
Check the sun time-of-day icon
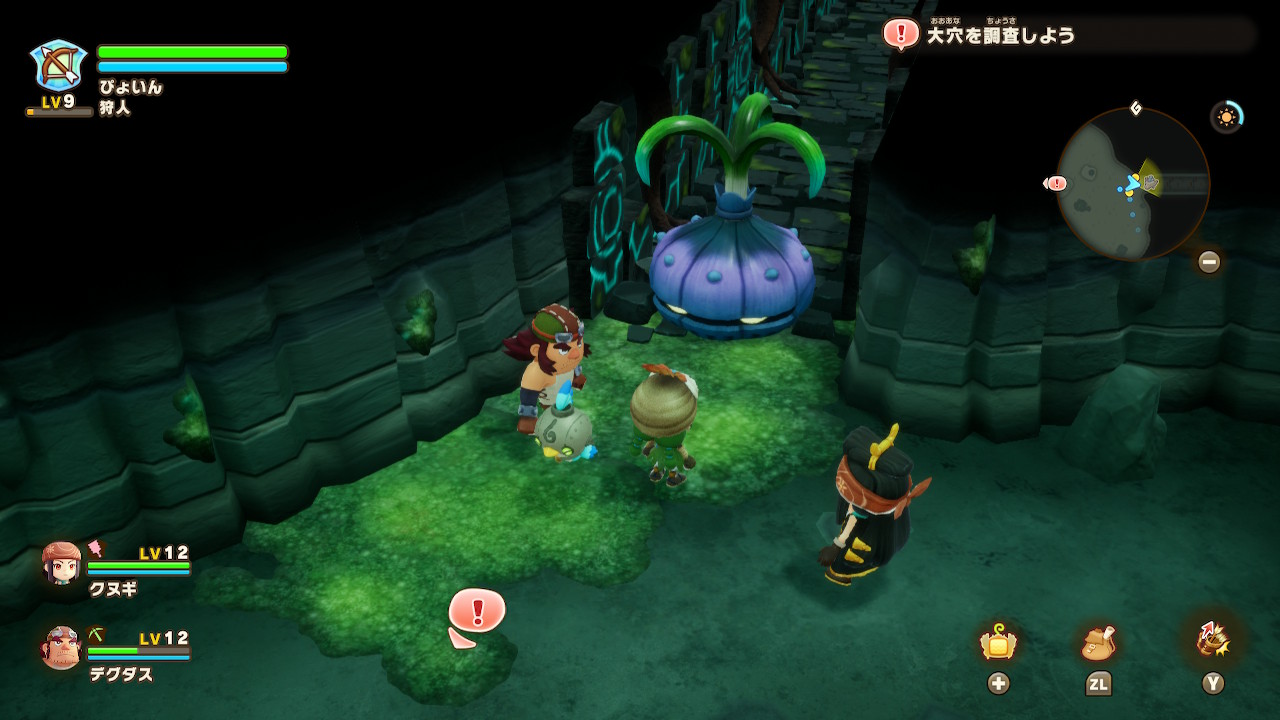click(x=1227, y=117)
